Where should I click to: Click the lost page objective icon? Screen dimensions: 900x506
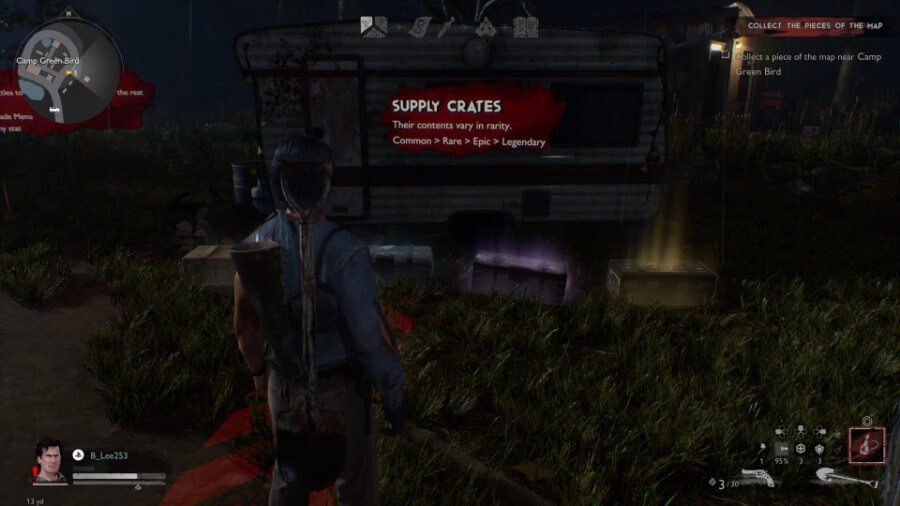click(419, 28)
